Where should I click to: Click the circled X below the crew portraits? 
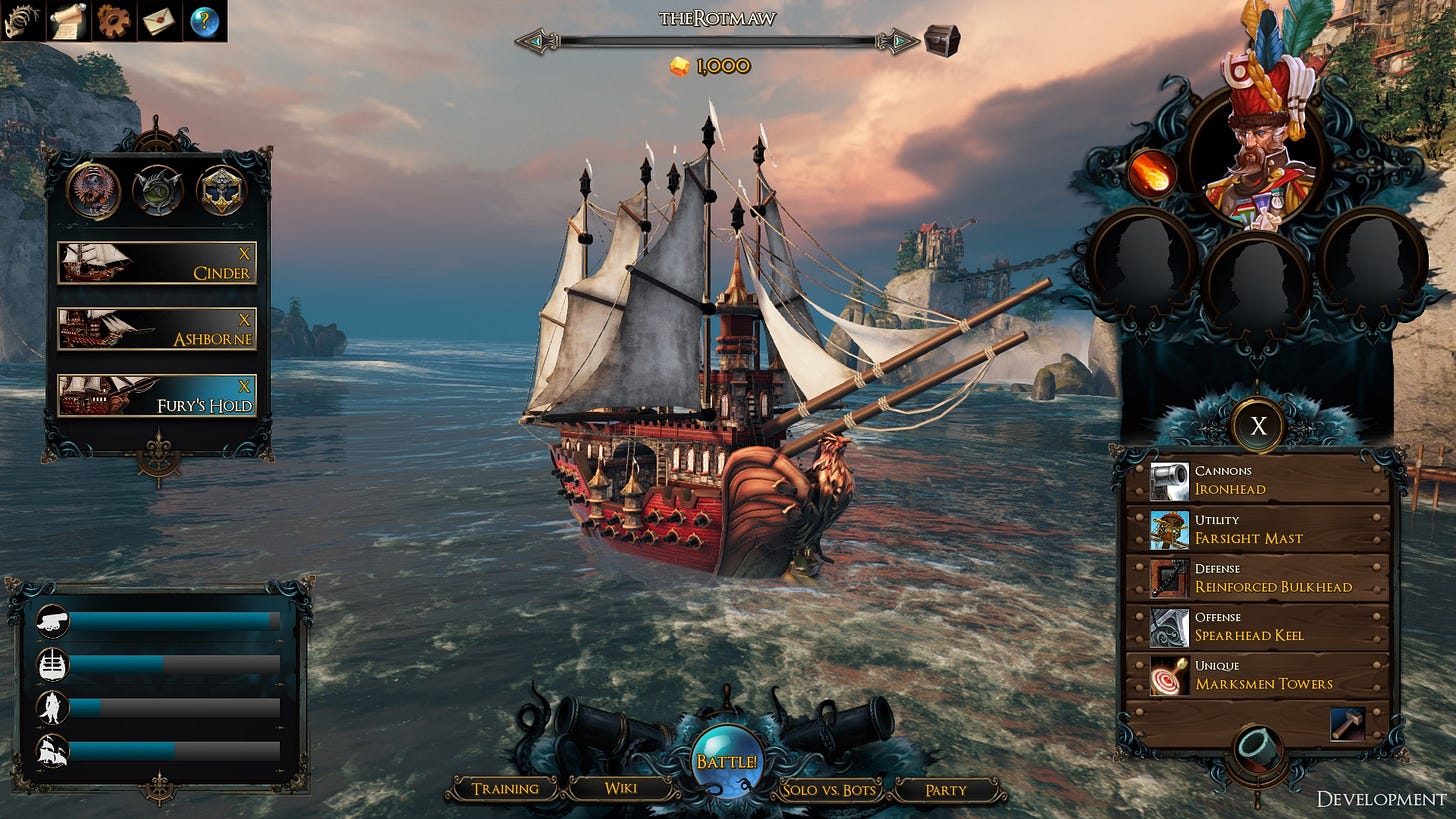point(1258,425)
